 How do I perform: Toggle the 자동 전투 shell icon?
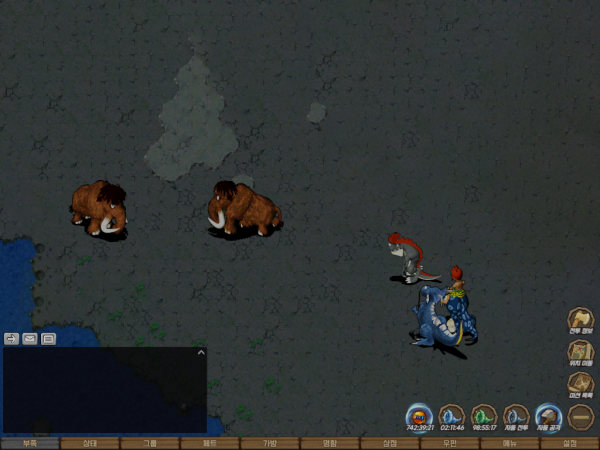pyautogui.click(x=516, y=415)
